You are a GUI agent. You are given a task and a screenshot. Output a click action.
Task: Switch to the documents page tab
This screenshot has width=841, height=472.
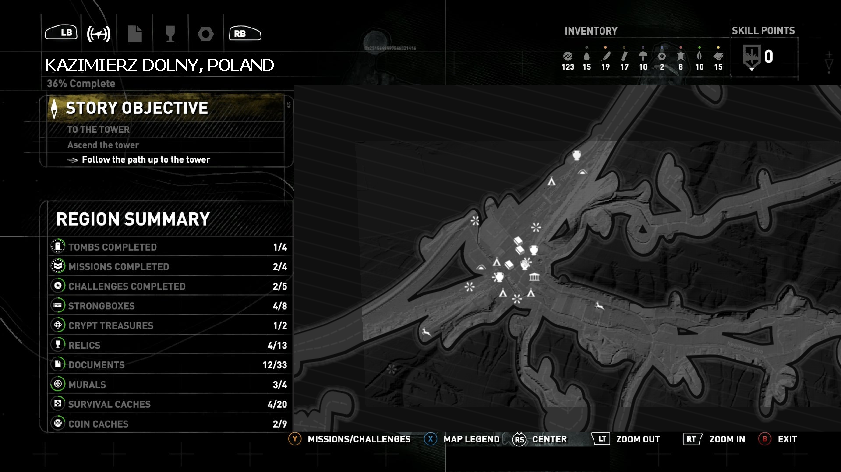135,33
